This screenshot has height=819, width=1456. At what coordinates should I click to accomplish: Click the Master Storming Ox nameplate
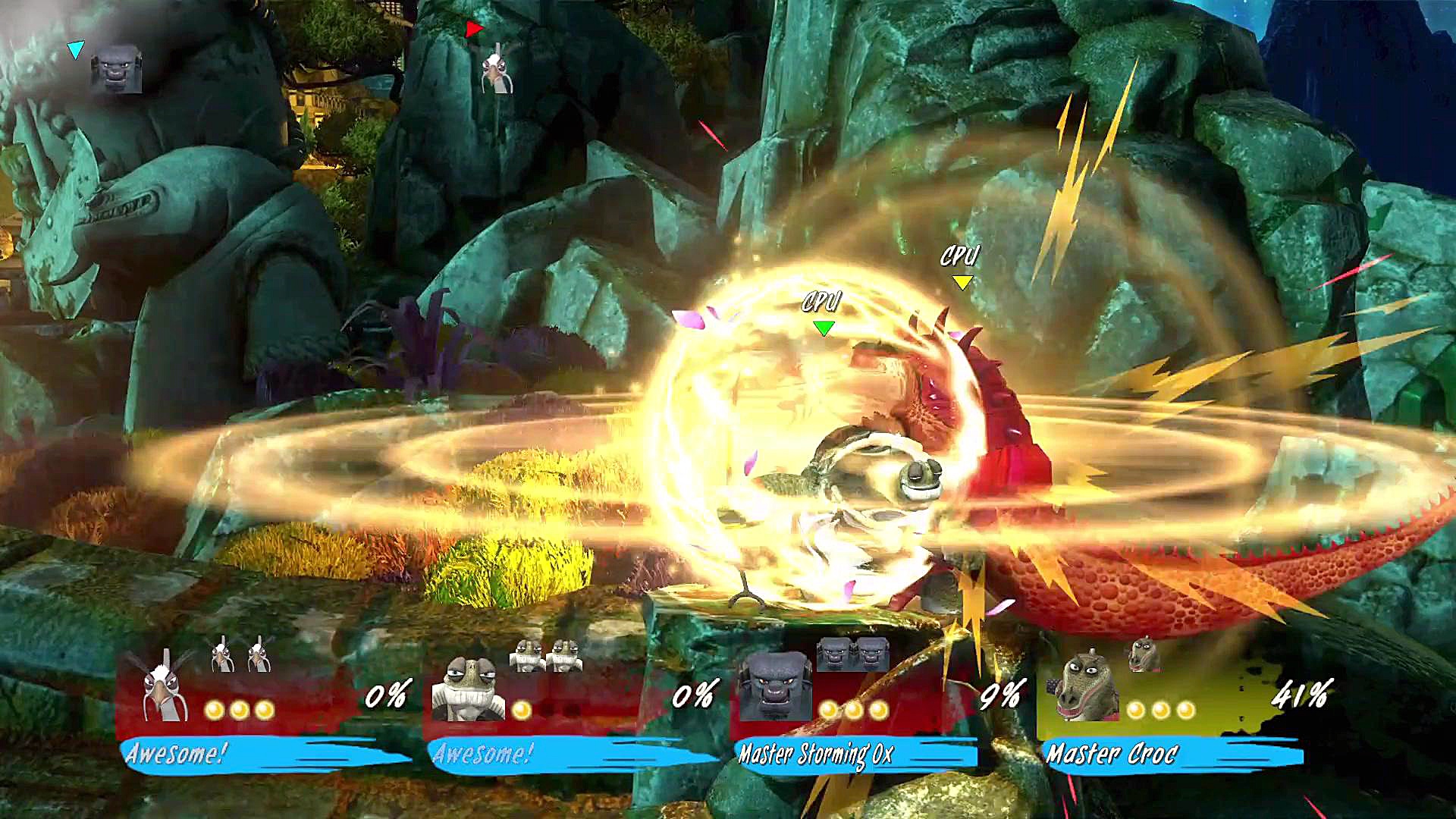tap(816, 754)
